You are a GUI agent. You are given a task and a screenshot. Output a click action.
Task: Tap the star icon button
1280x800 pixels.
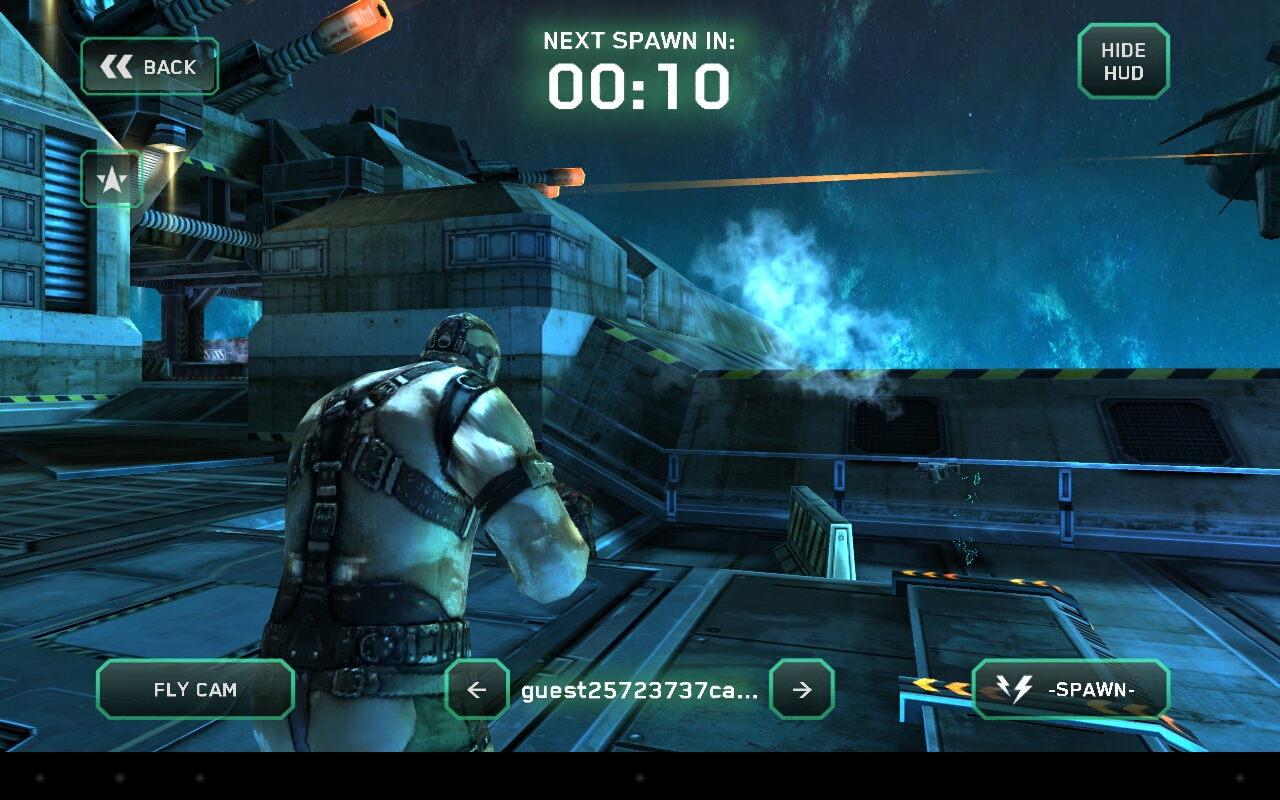(111, 180)
